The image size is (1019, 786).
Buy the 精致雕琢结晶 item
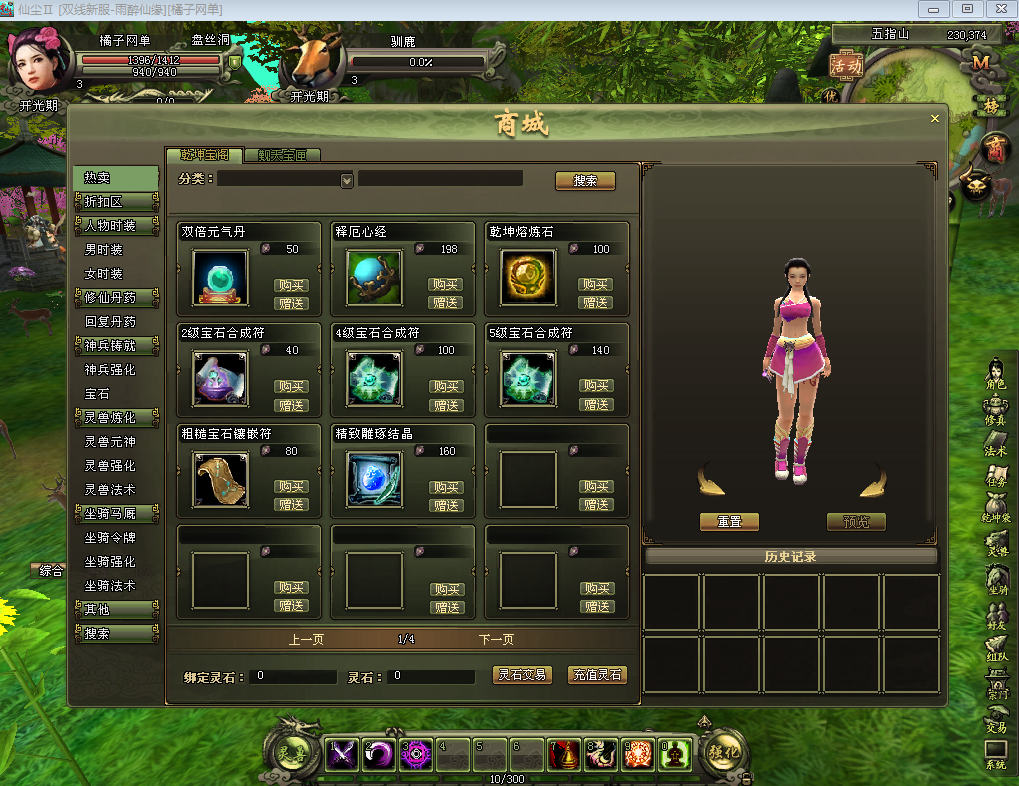[x=446, y=487]
